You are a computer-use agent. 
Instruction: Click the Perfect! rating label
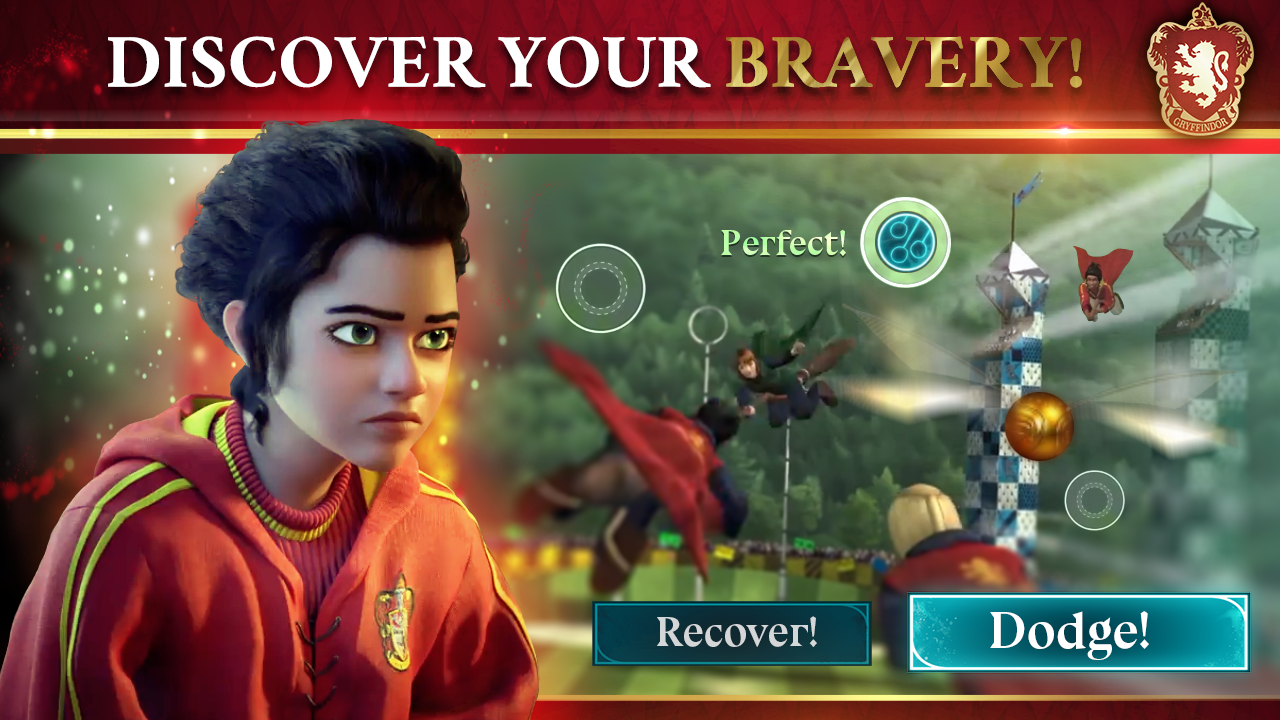pyautogui.click(x=785, y=240)
